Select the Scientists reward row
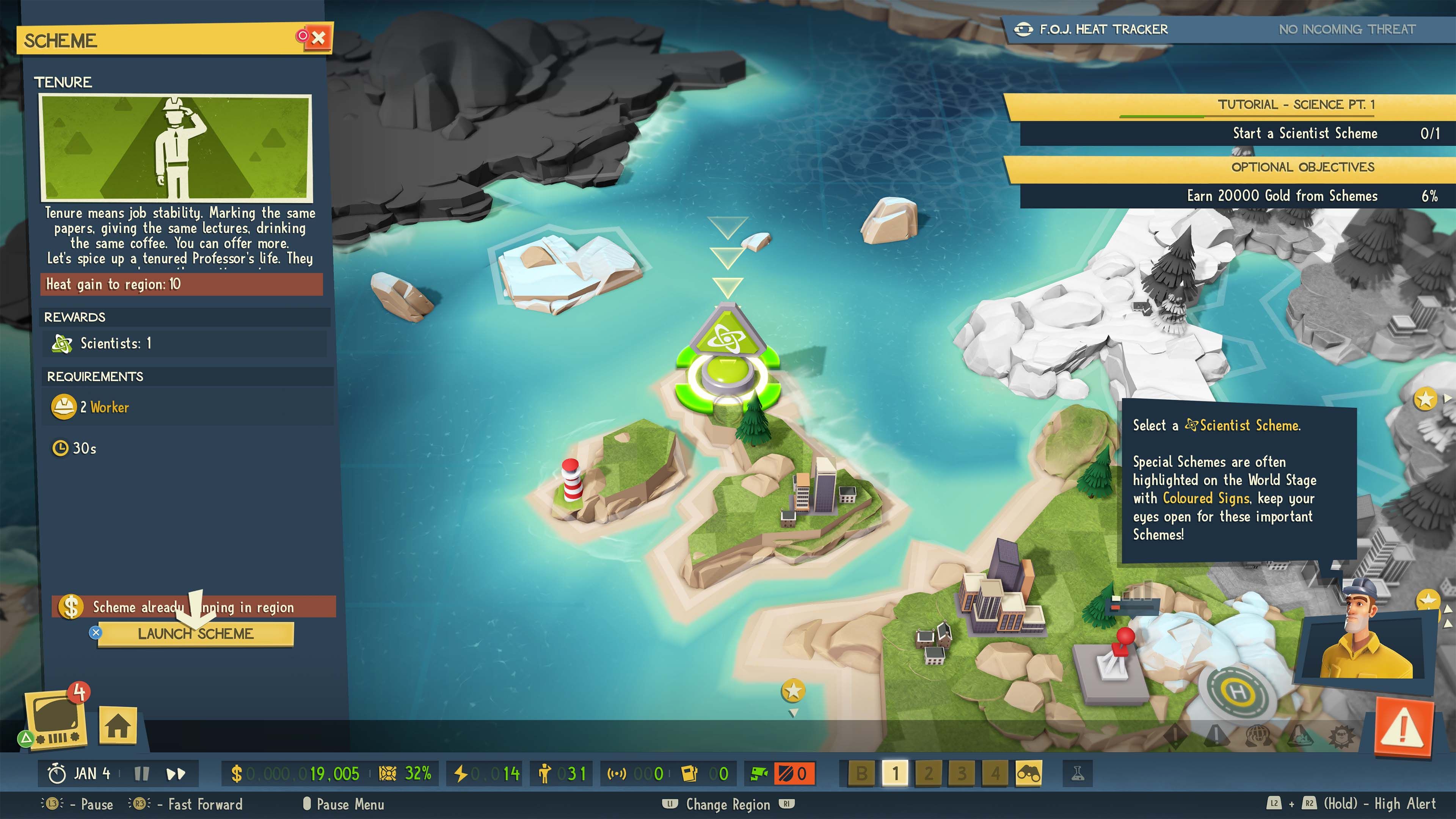This screenshot has width=1456, height=819. pos(184,344)
